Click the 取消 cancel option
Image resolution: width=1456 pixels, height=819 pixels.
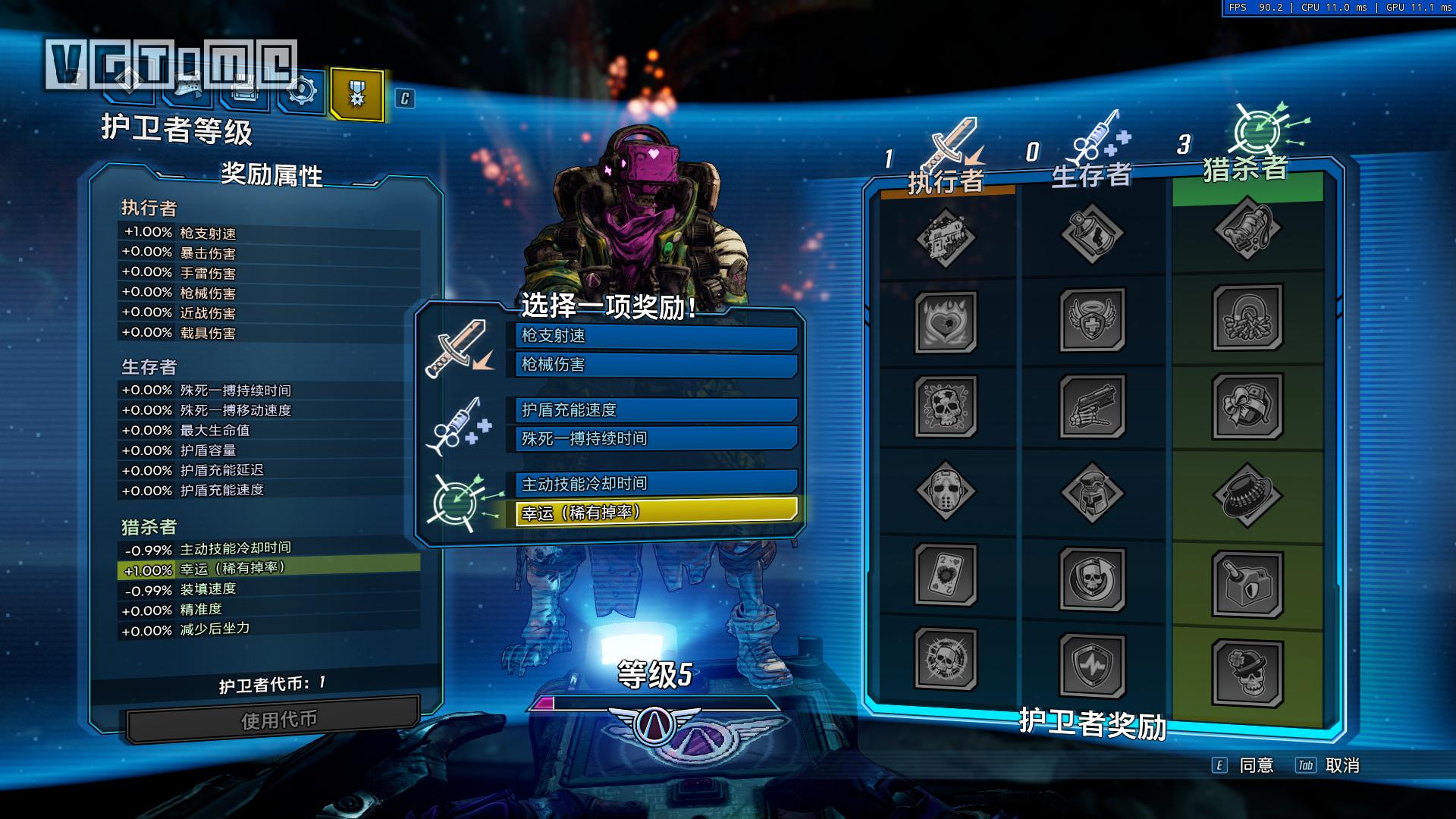[1341, 766]
